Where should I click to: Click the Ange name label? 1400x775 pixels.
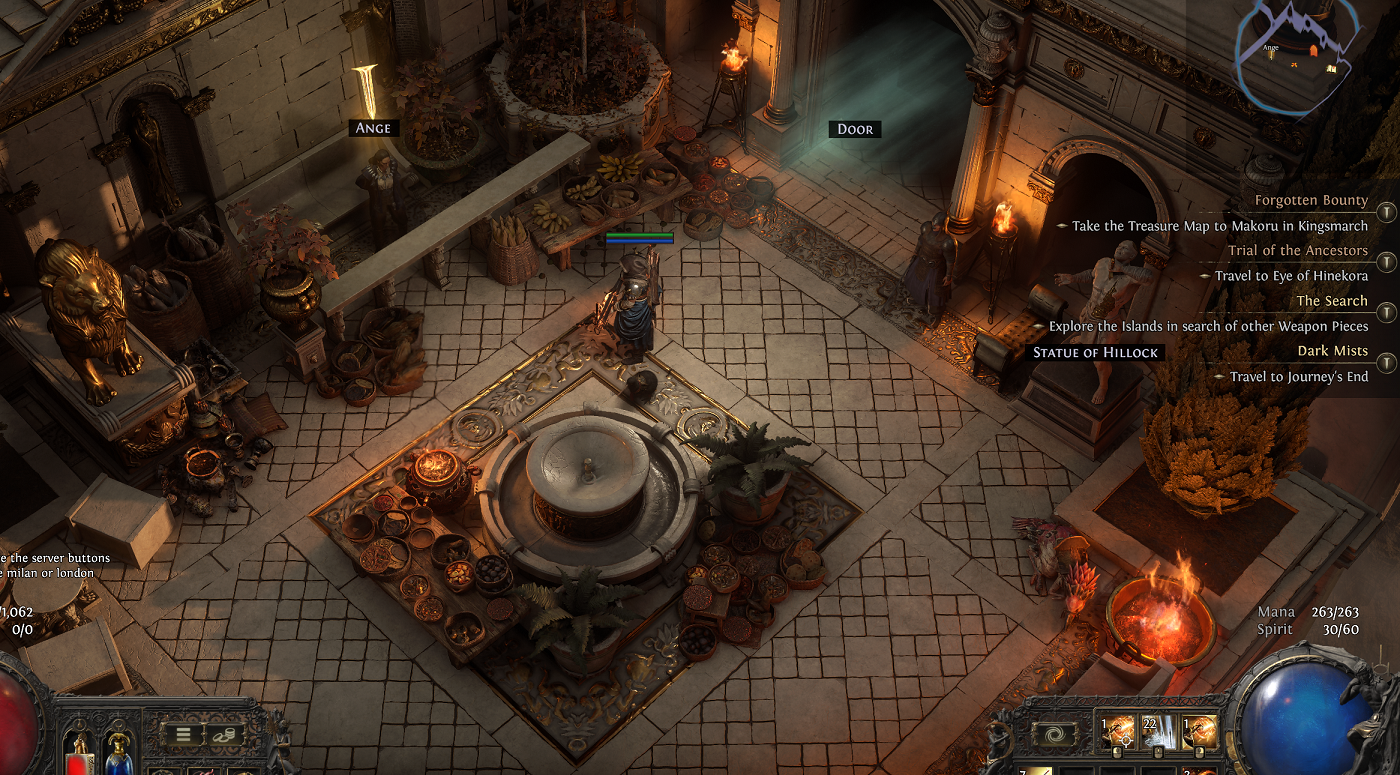[x=372, y=128]
